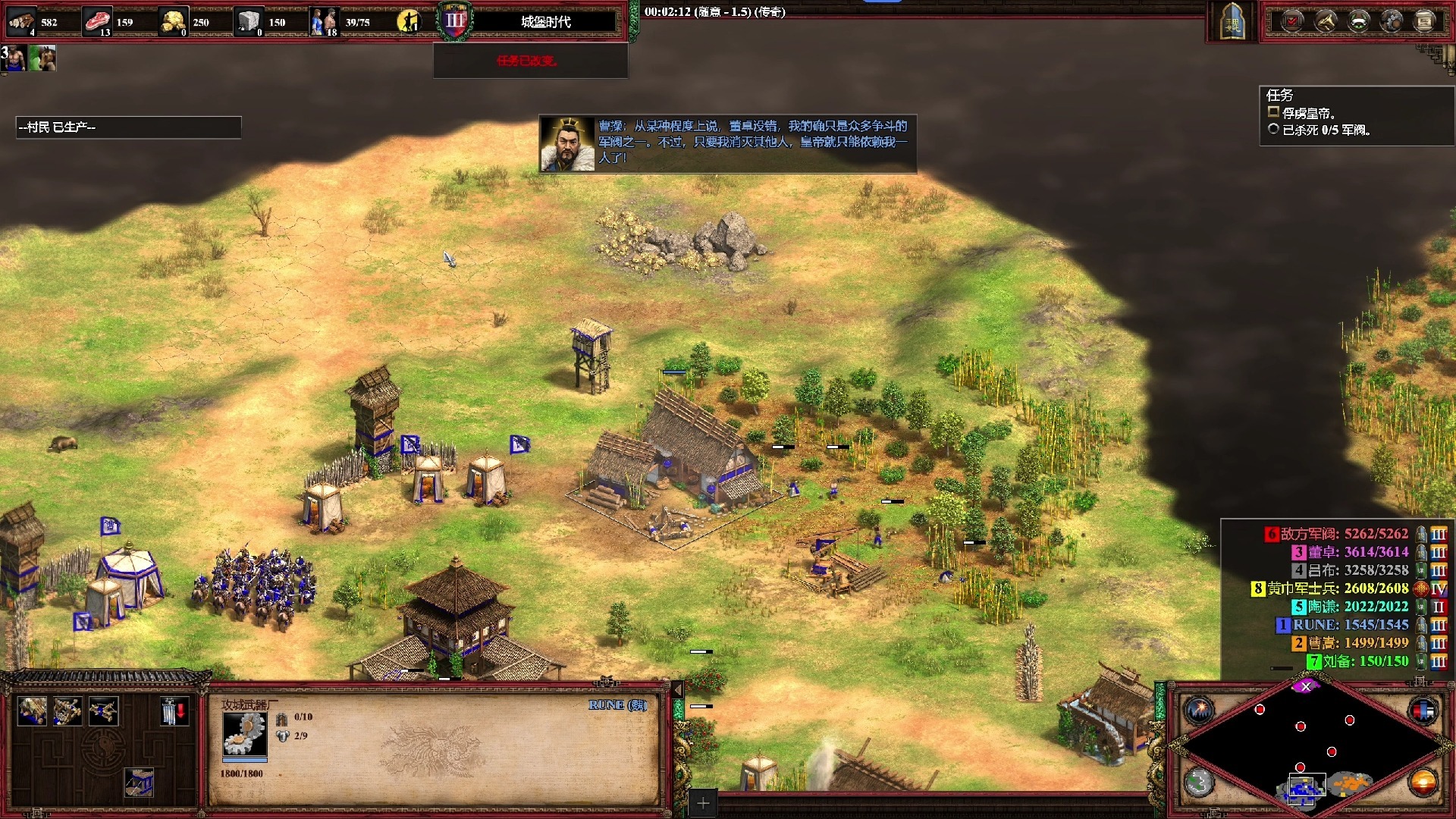The width and height of the screenshot is (1456, 819).
Task: Open the tech tree button
Action: click(x=1325, y=21)
